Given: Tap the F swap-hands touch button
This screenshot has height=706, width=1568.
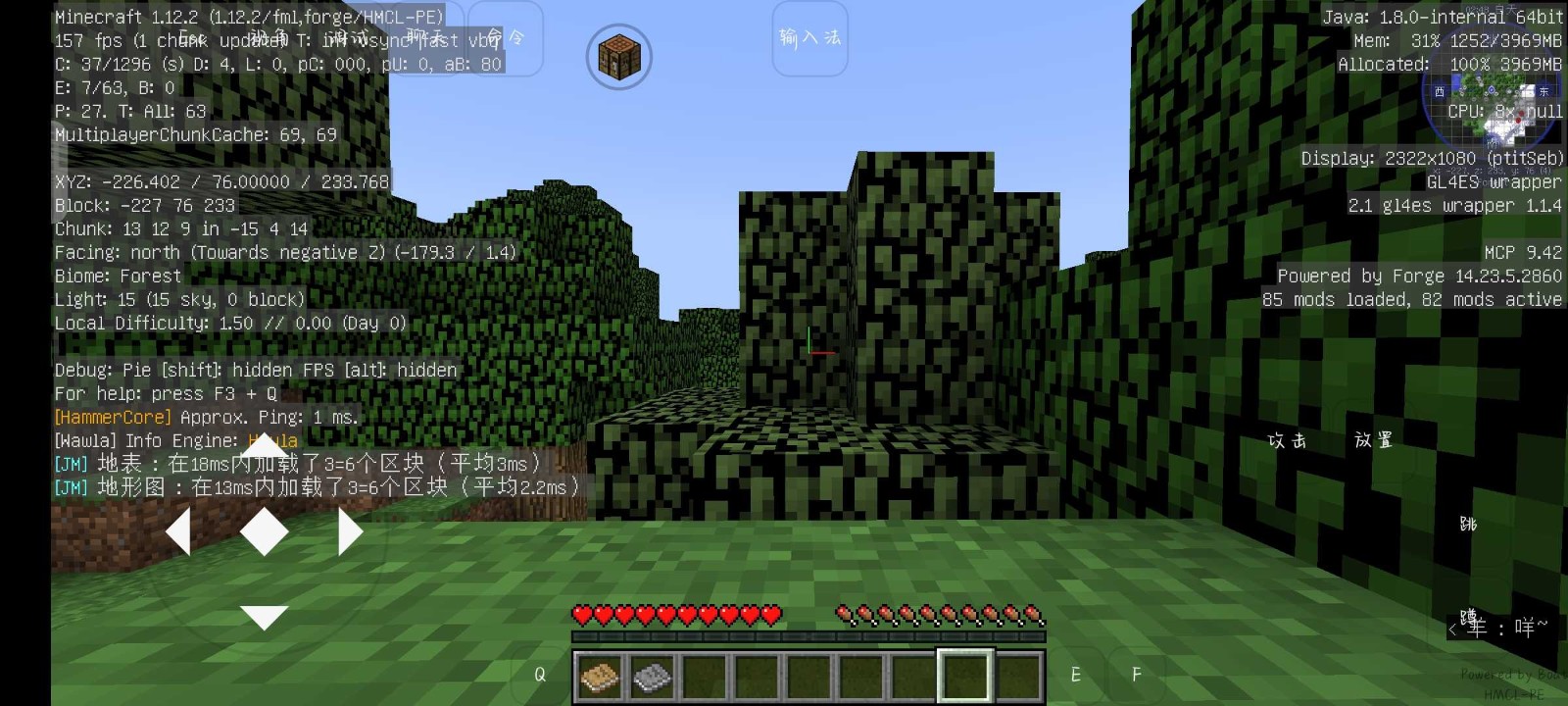Looking at the screenshot, I should point(1137,675).
